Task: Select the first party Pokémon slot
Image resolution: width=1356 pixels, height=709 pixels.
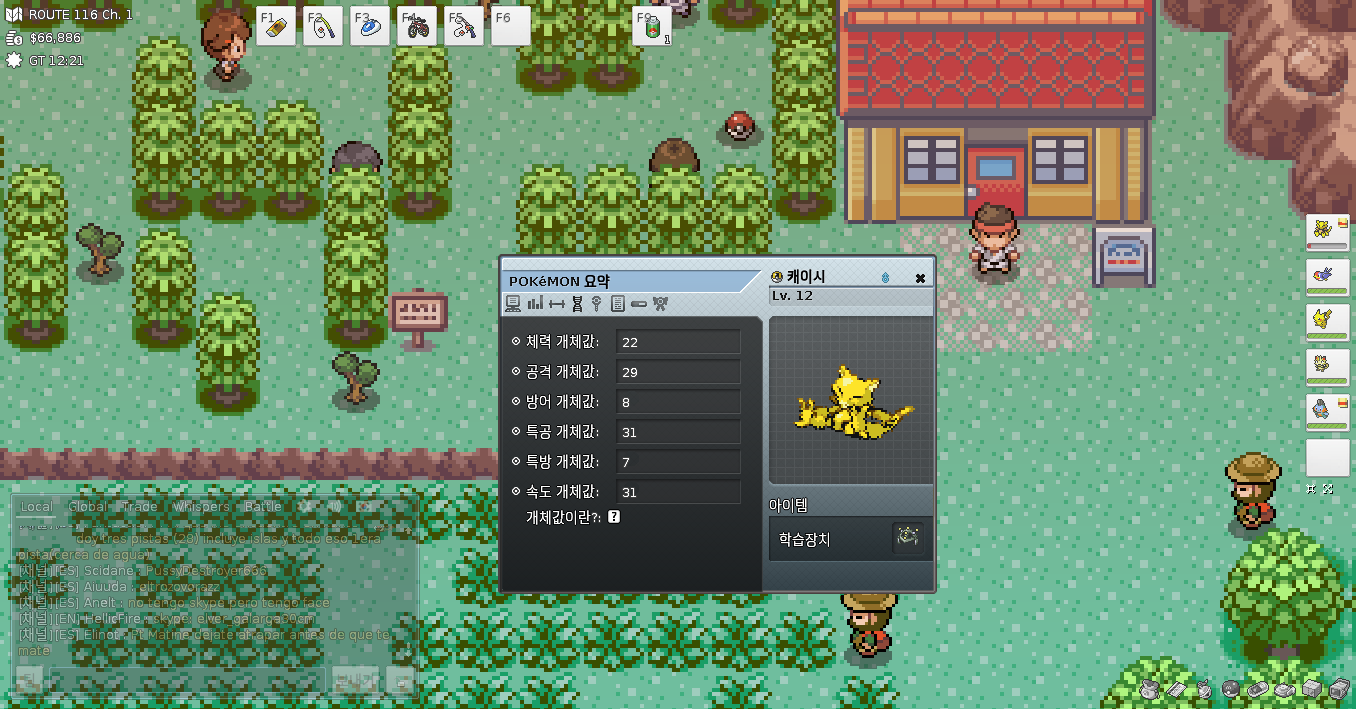Action: point(1327,233)
